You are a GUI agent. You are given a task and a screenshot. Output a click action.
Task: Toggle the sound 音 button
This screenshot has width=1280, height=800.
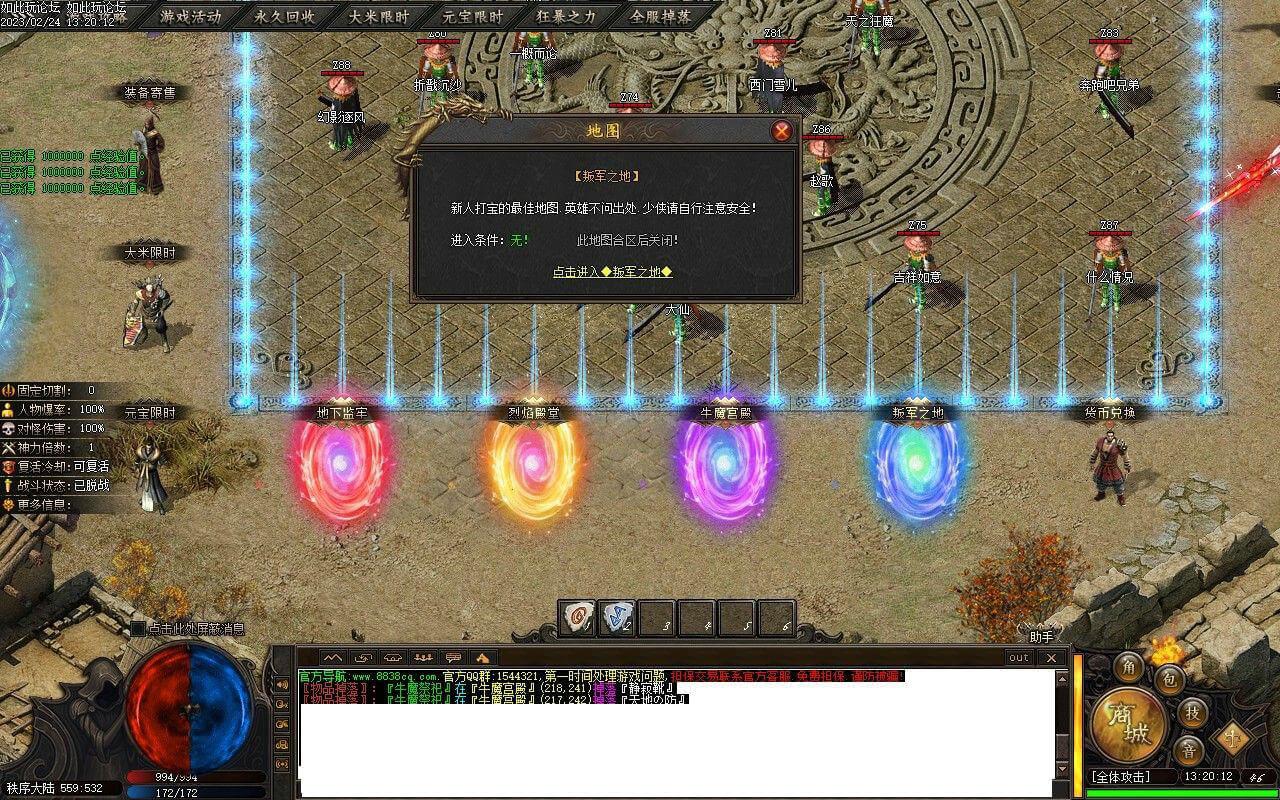1188,750
